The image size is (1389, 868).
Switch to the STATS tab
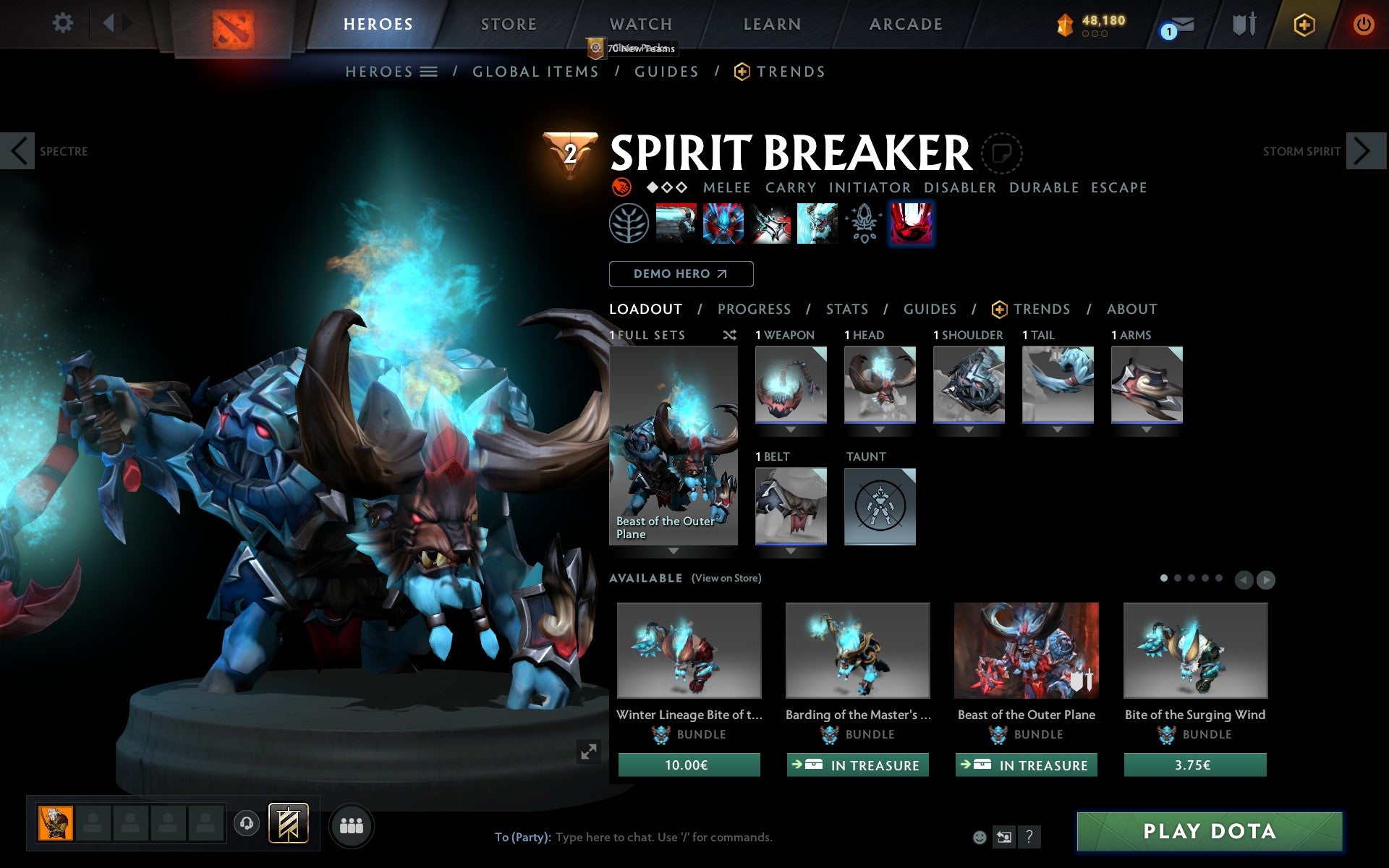pyautogui.click(x=846, y=309)
